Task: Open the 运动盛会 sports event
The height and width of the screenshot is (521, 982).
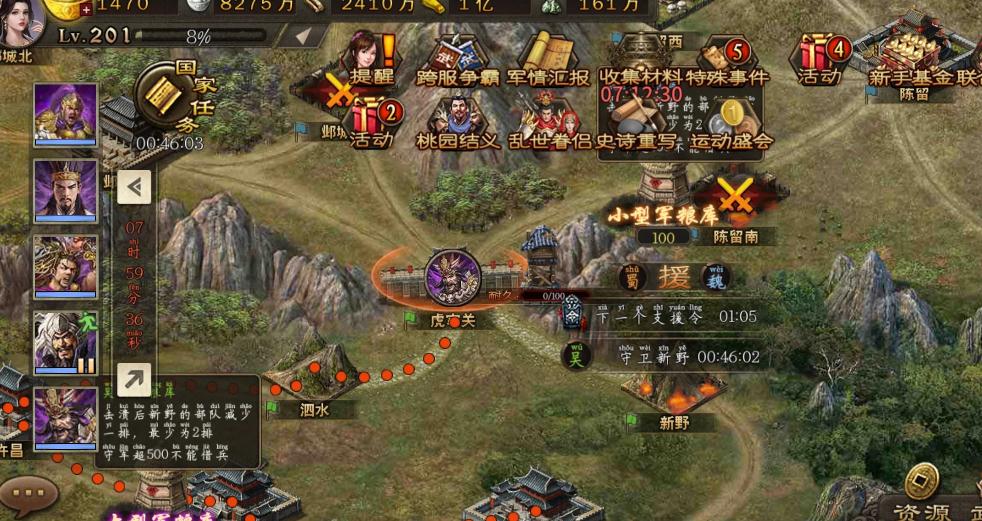Action: (x=731, y=120)
